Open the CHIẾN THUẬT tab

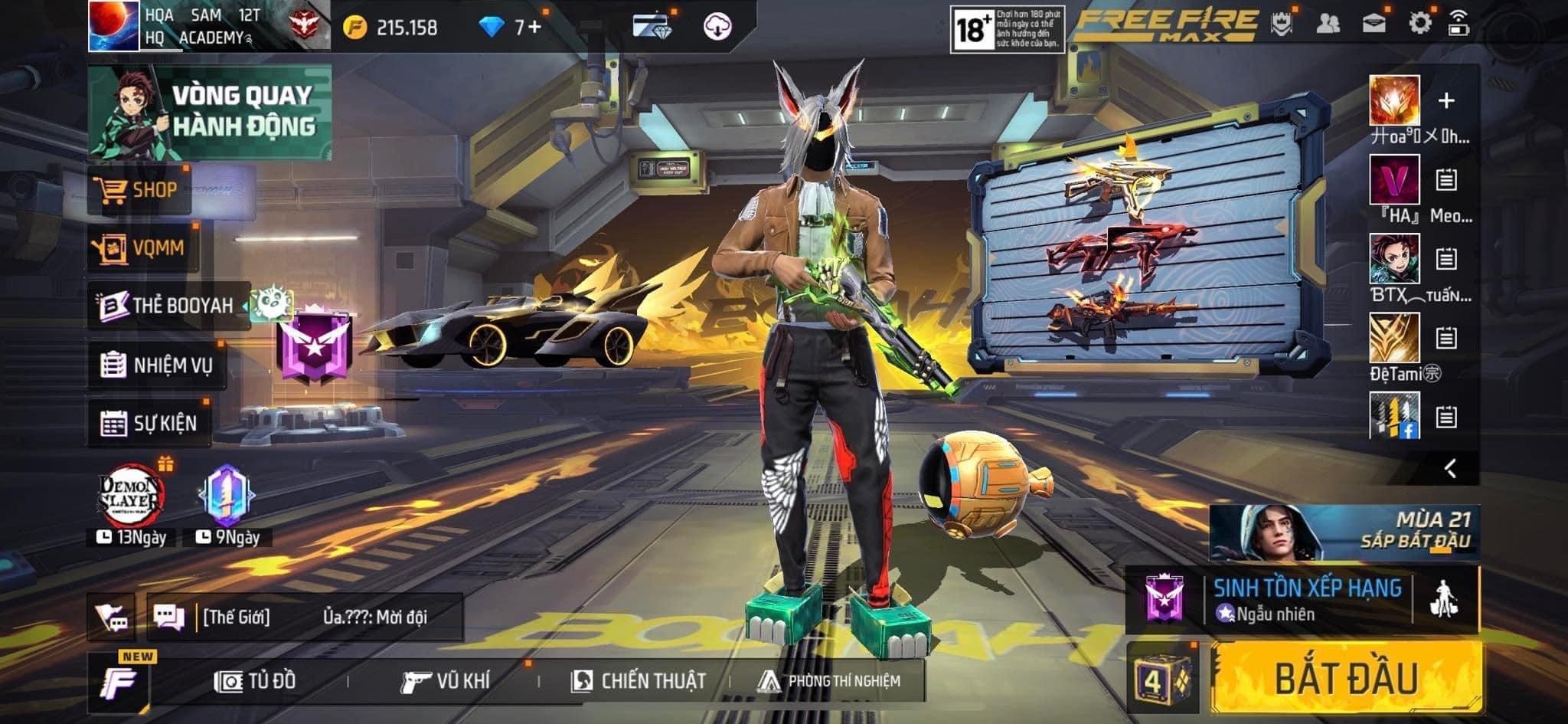coord(639,681)
